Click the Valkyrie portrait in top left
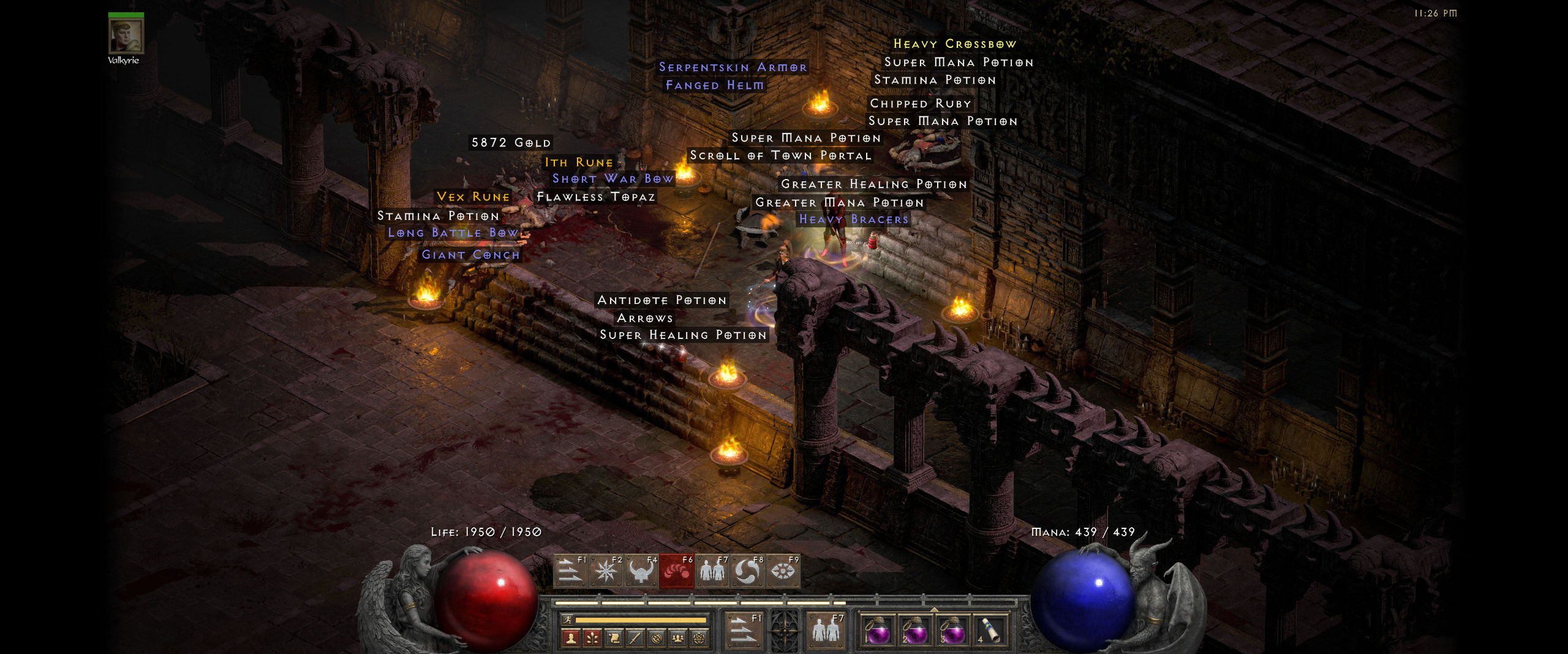Viewport: 1568px width, 654px height. click(x=127, y=37)
